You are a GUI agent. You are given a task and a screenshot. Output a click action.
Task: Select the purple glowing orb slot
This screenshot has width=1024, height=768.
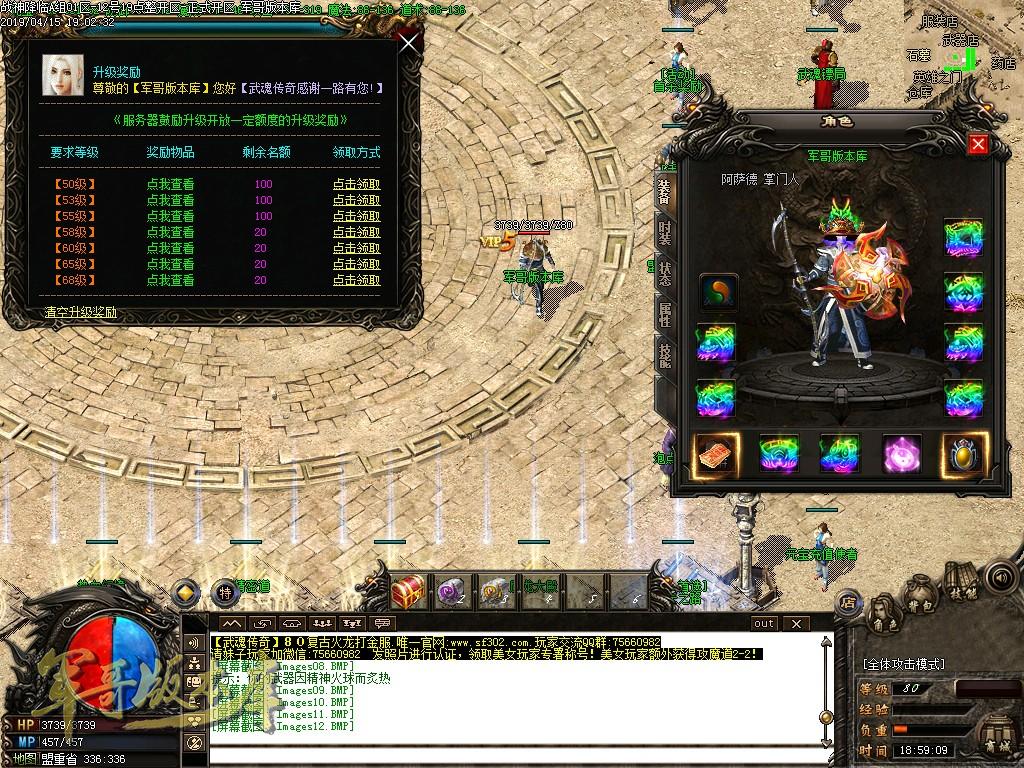coord(902,455)
